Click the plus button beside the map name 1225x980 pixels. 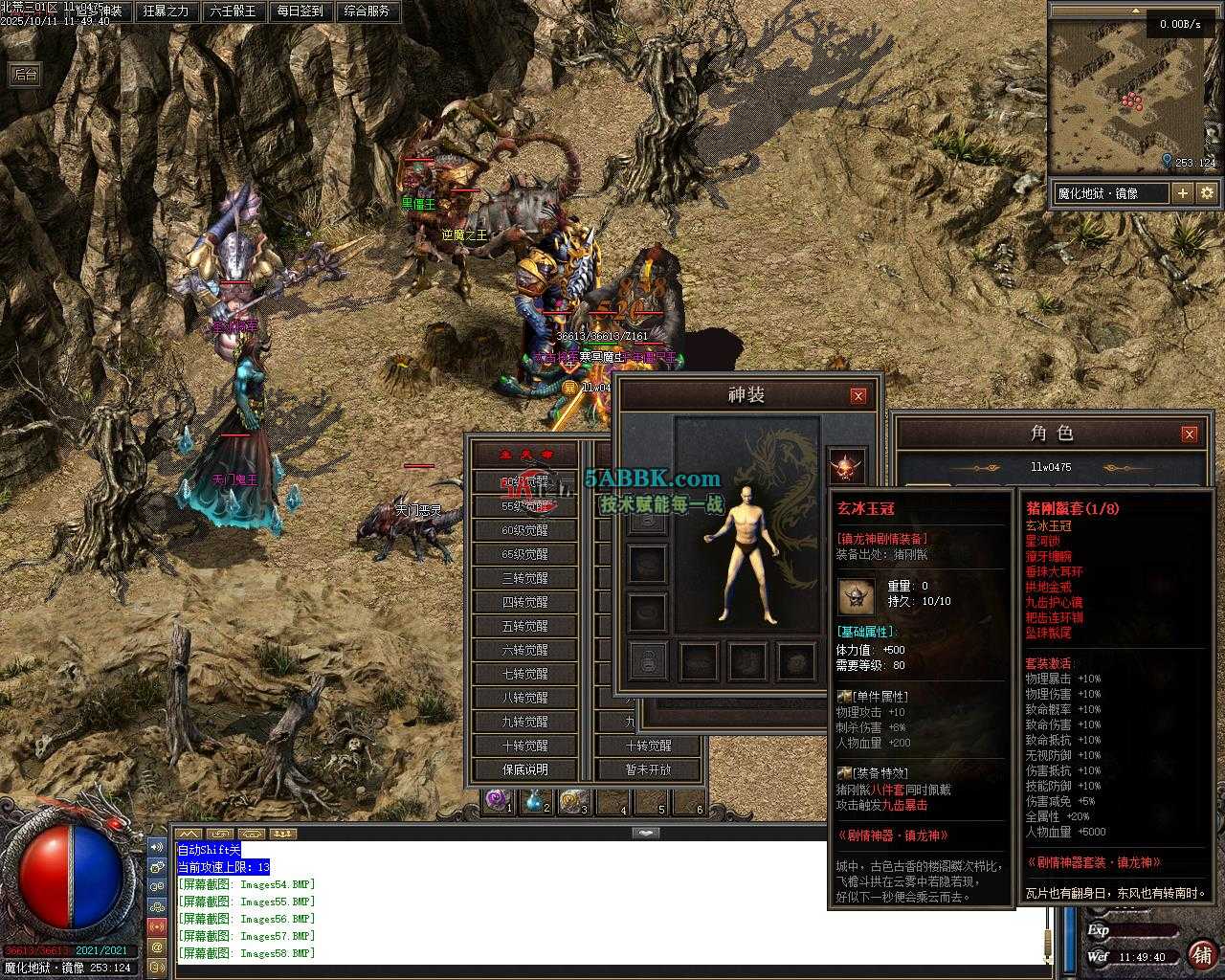(1183, 193)
